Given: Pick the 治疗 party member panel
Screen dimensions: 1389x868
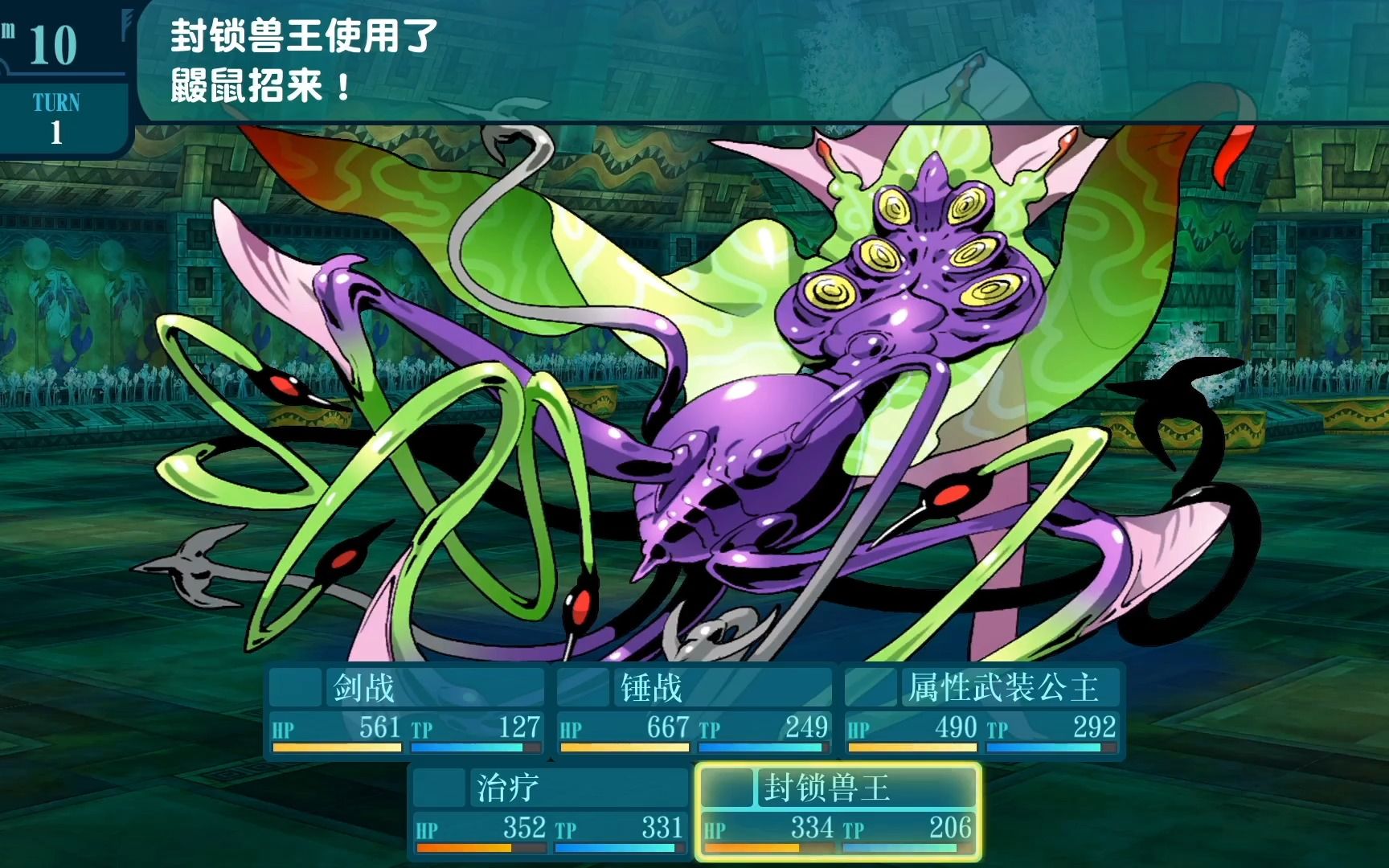Looking at the screenshot, I should [x=549, y=811].
